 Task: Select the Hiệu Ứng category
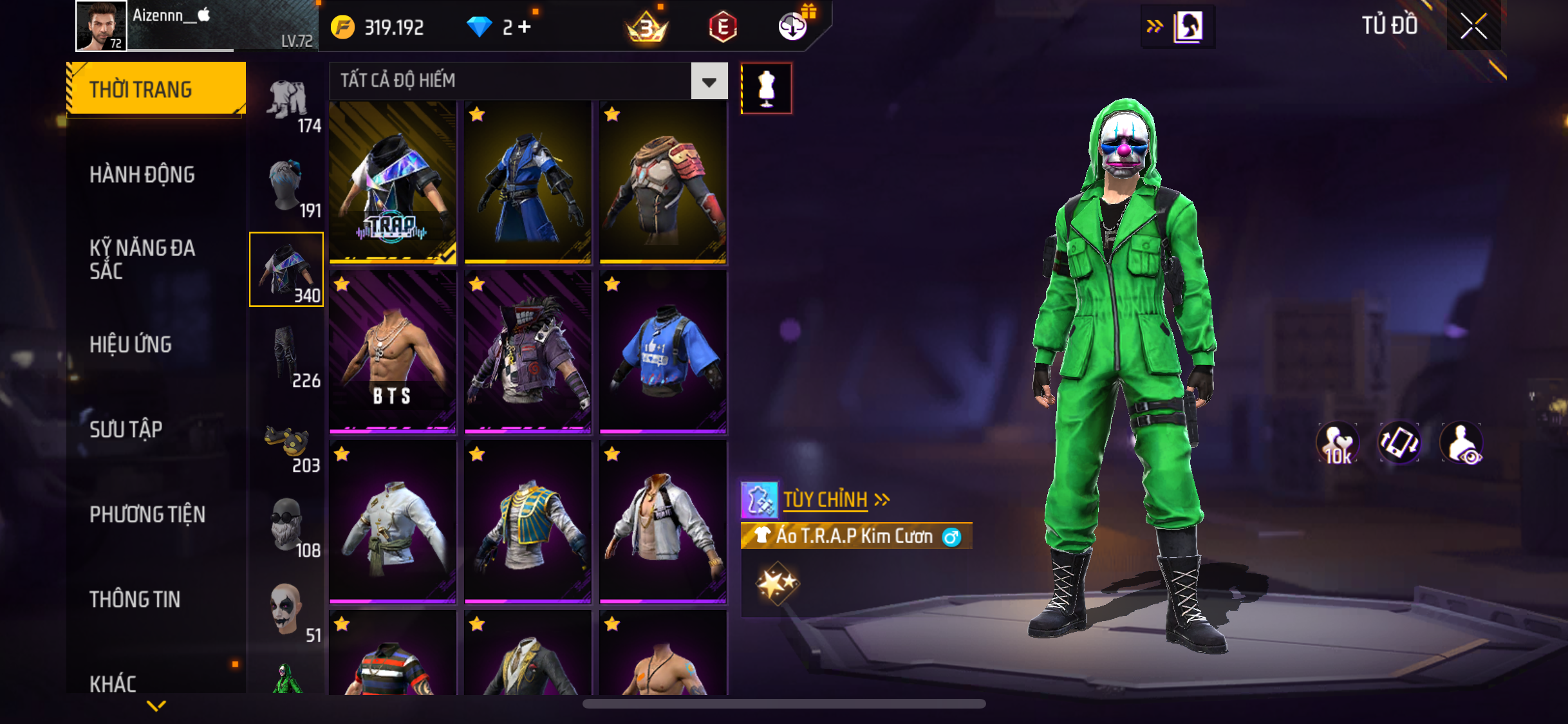[x=131, y=344]
